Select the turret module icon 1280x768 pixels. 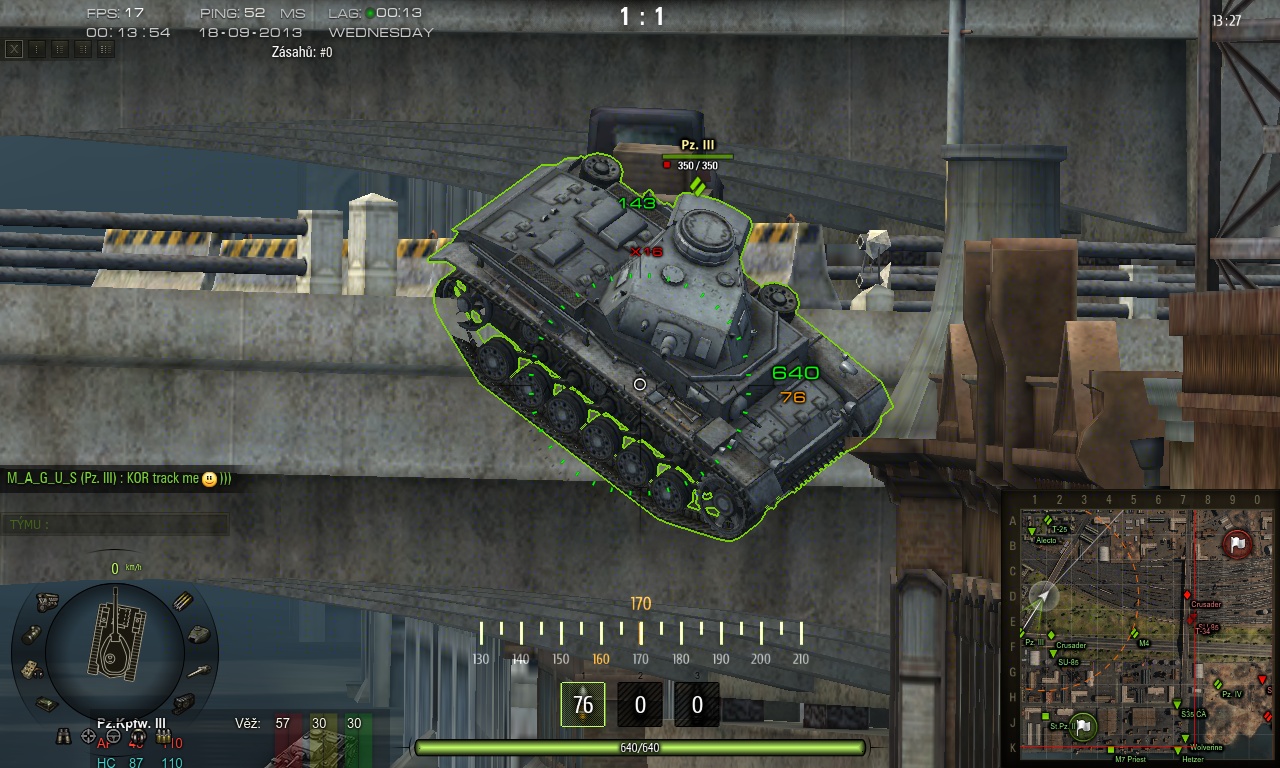point(200,634)
